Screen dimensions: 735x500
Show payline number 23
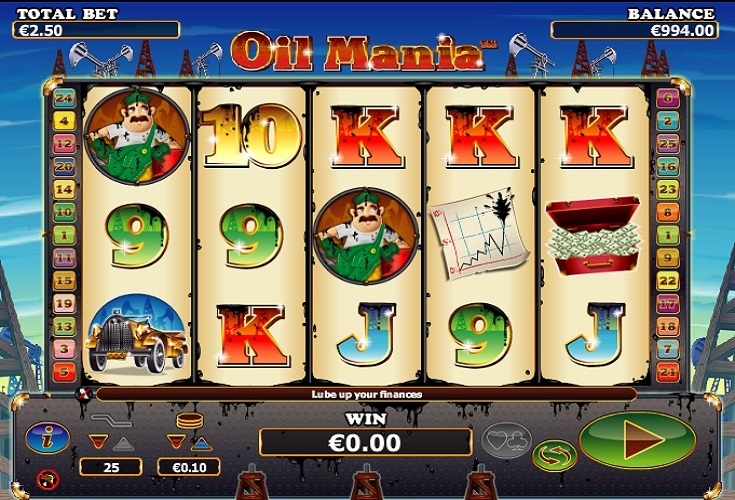(668, 190)
